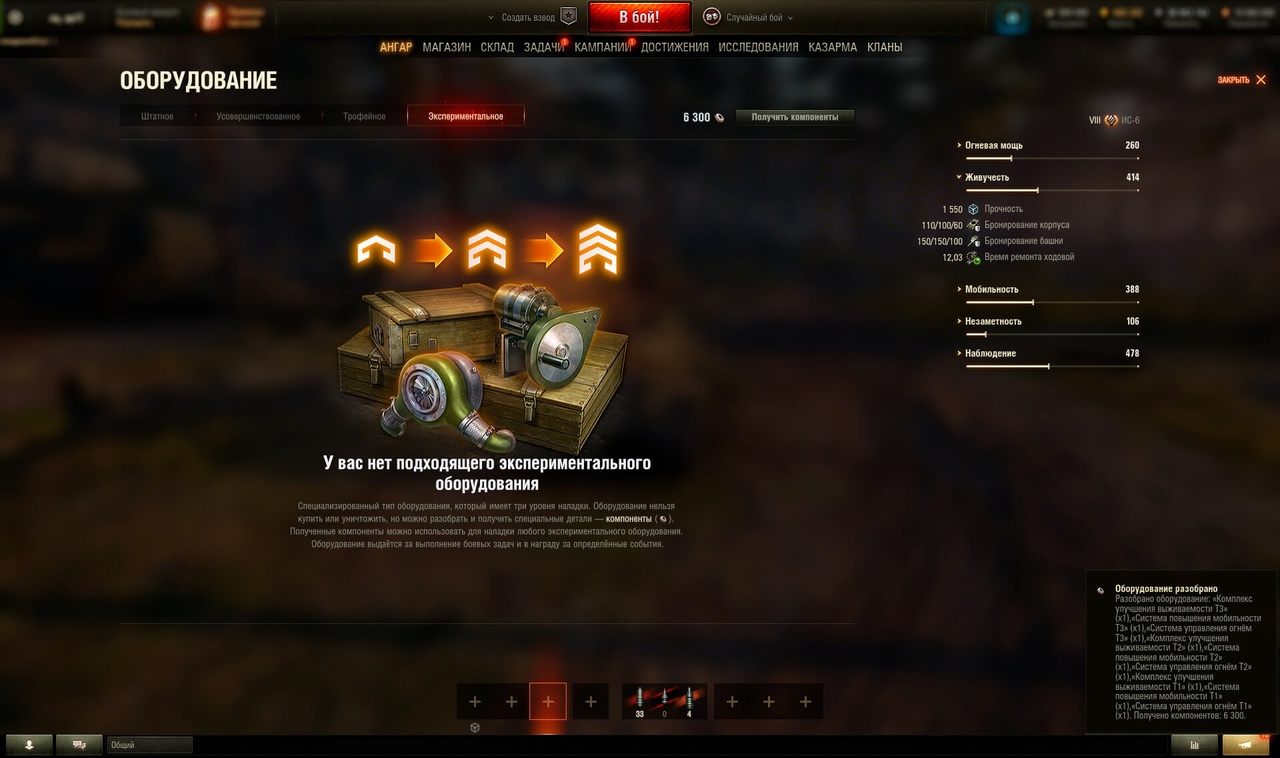Open the СКЛАД menu item
The height and width of the screenshot is (758, 1280).
pos(497,46)
